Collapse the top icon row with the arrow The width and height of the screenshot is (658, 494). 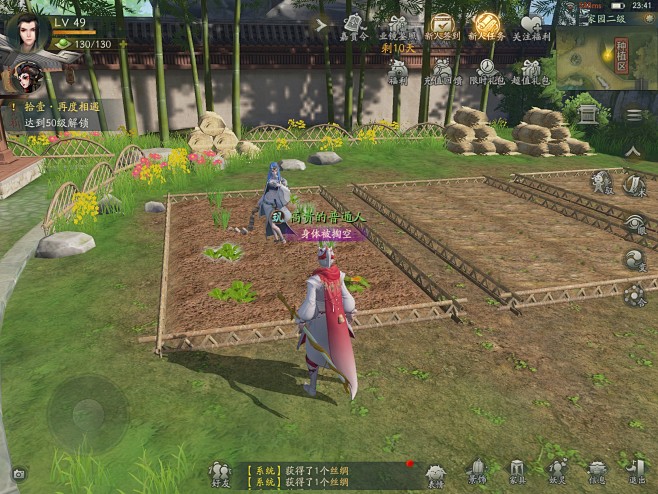(320, 25)
